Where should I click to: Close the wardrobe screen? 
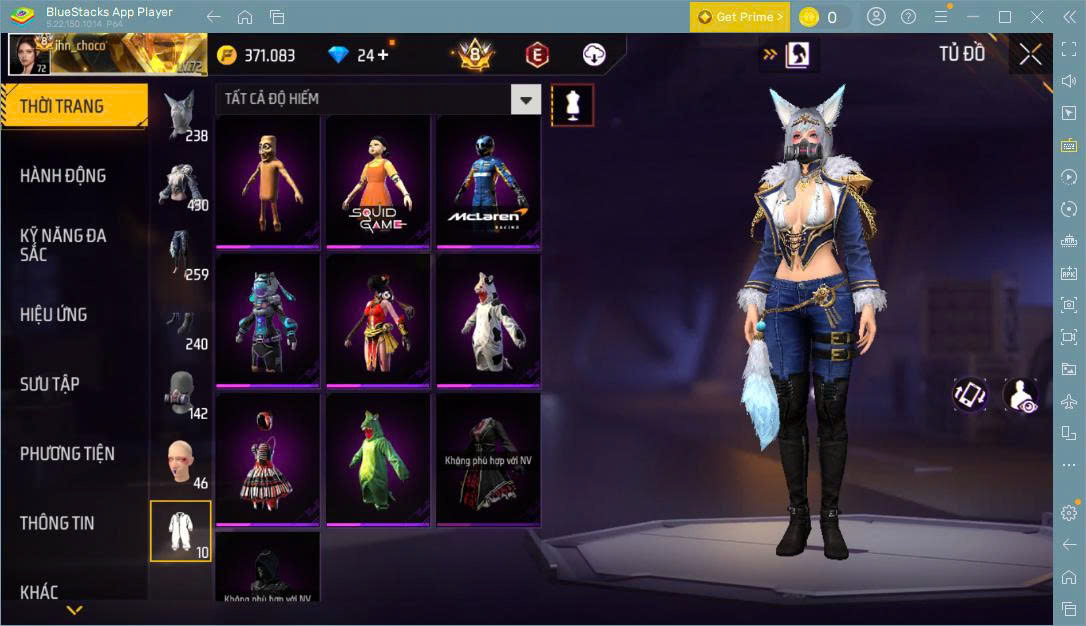(1030, 55)
